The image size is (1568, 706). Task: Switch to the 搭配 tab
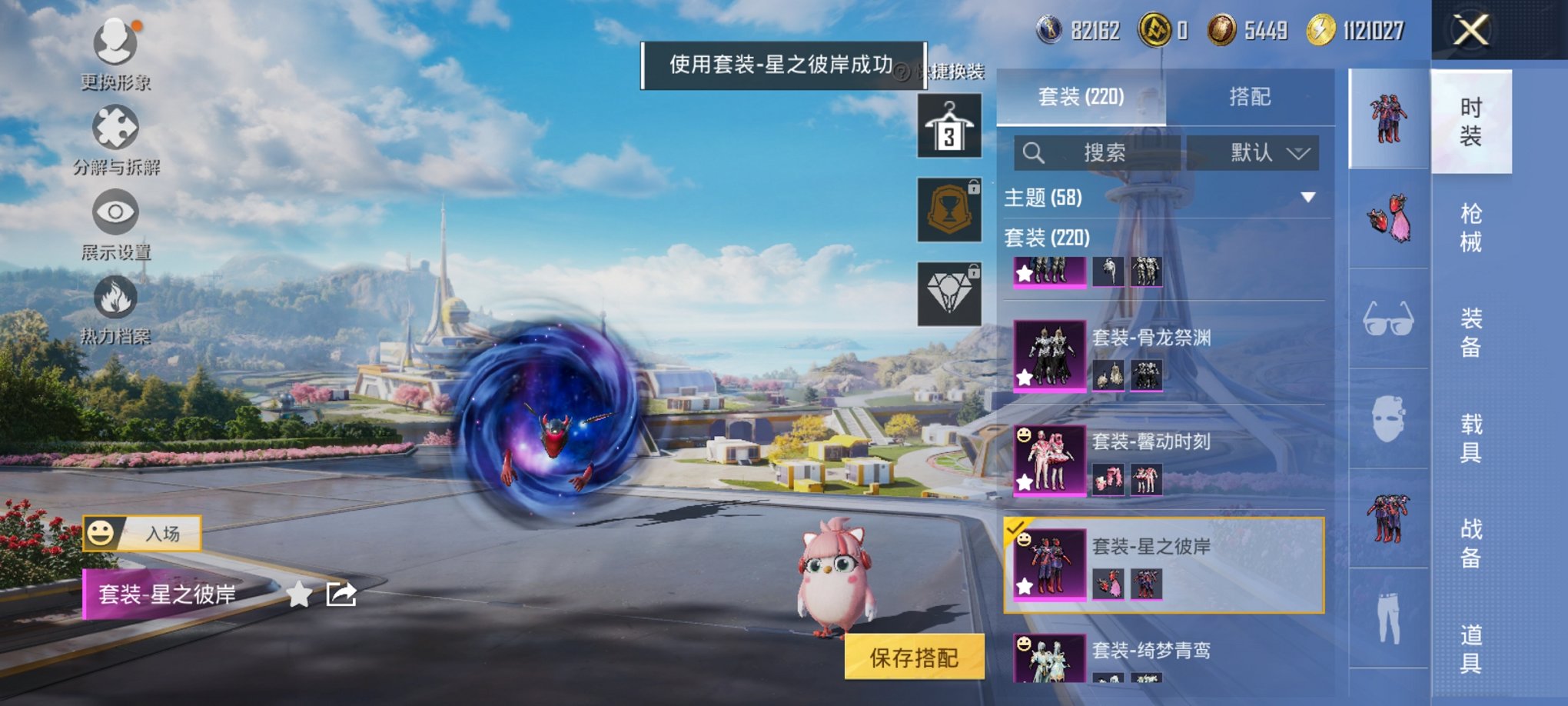click(x=1250, y=96)
